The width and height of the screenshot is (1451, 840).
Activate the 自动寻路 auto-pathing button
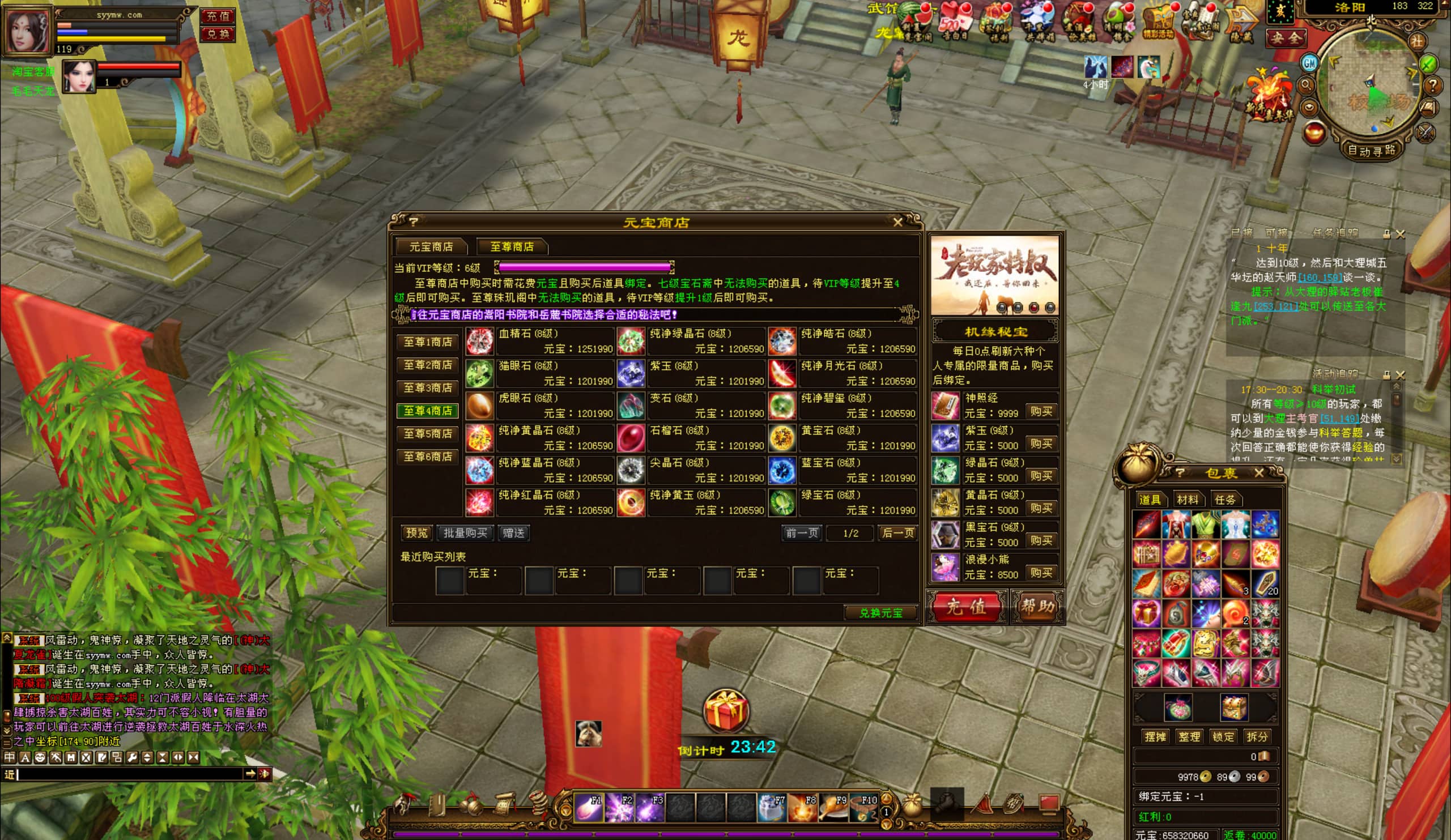pyautogui.click(x=1371, y=150)
